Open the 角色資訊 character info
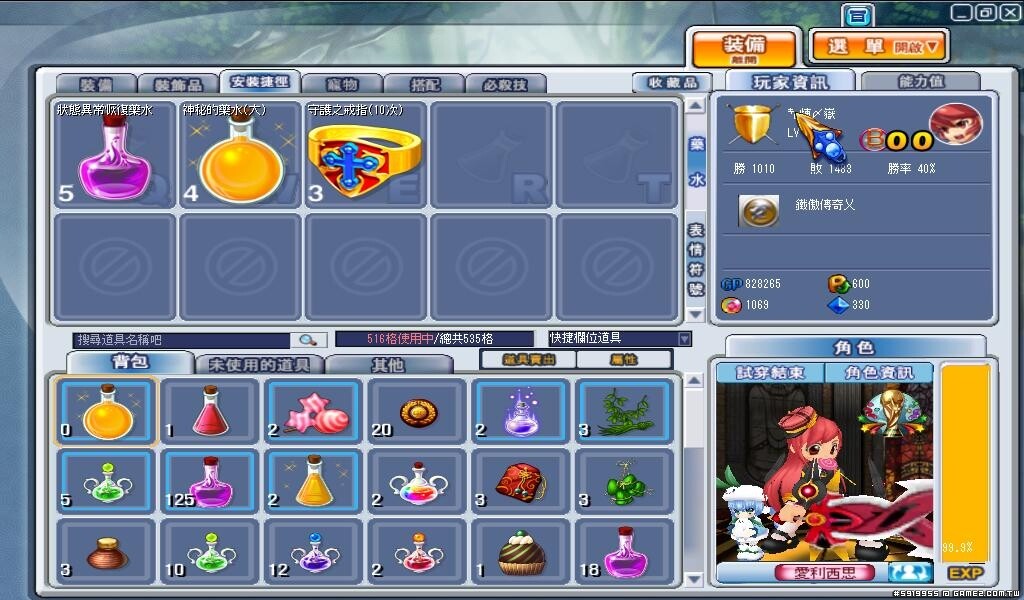Screen dimensions: 1024x600 tap(879, 373)
